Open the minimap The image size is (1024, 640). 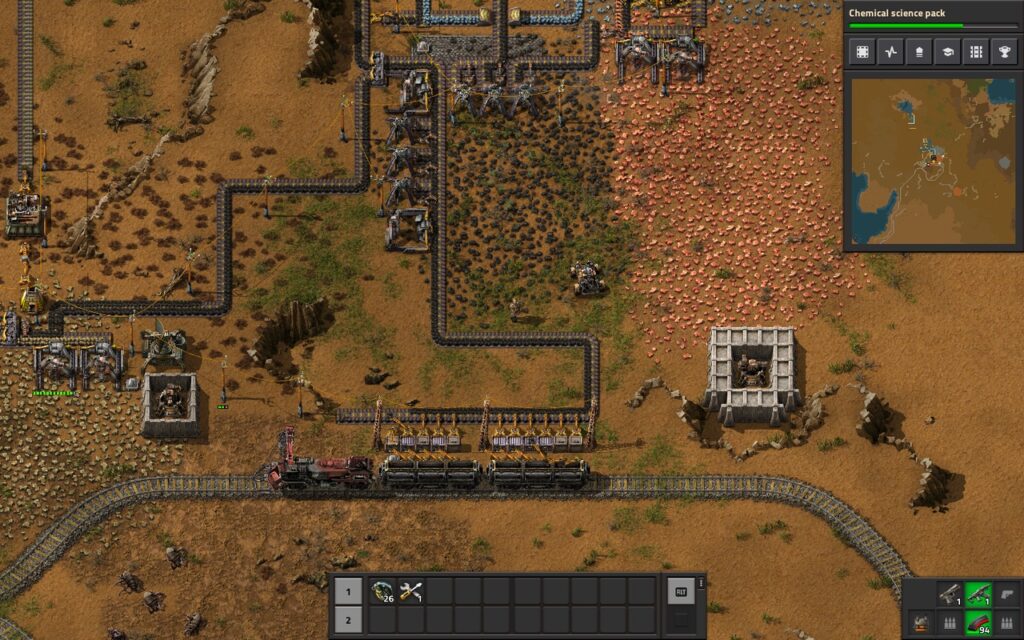click(932, 162)
